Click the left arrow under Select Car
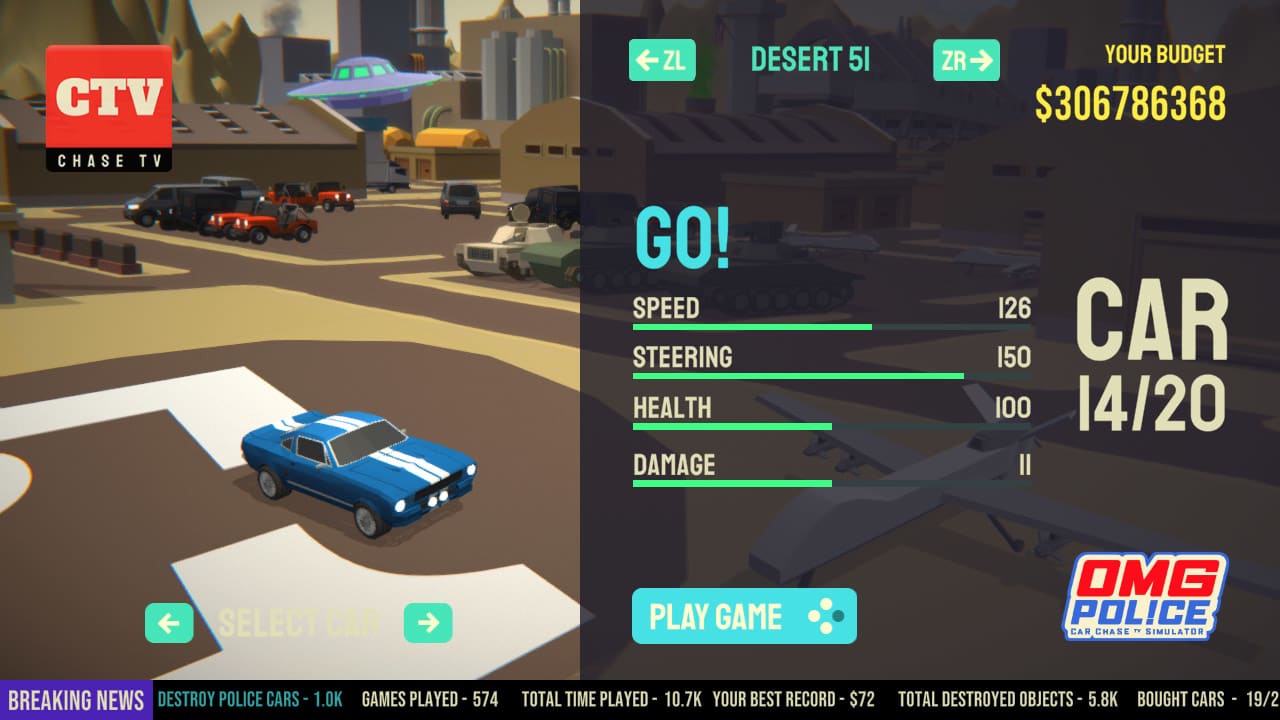 [169, 623]
